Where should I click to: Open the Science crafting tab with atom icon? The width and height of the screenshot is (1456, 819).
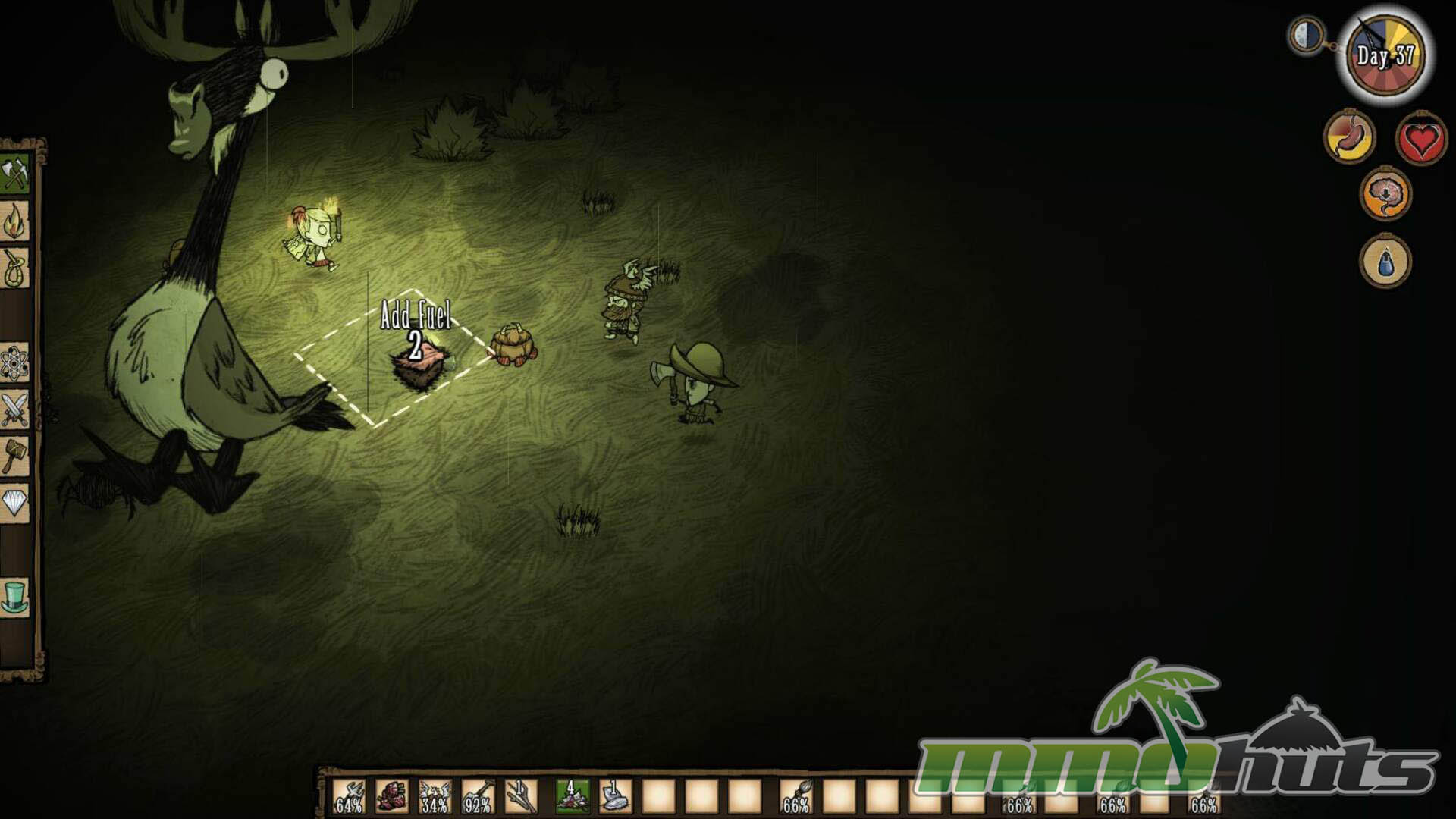point(15,363)
